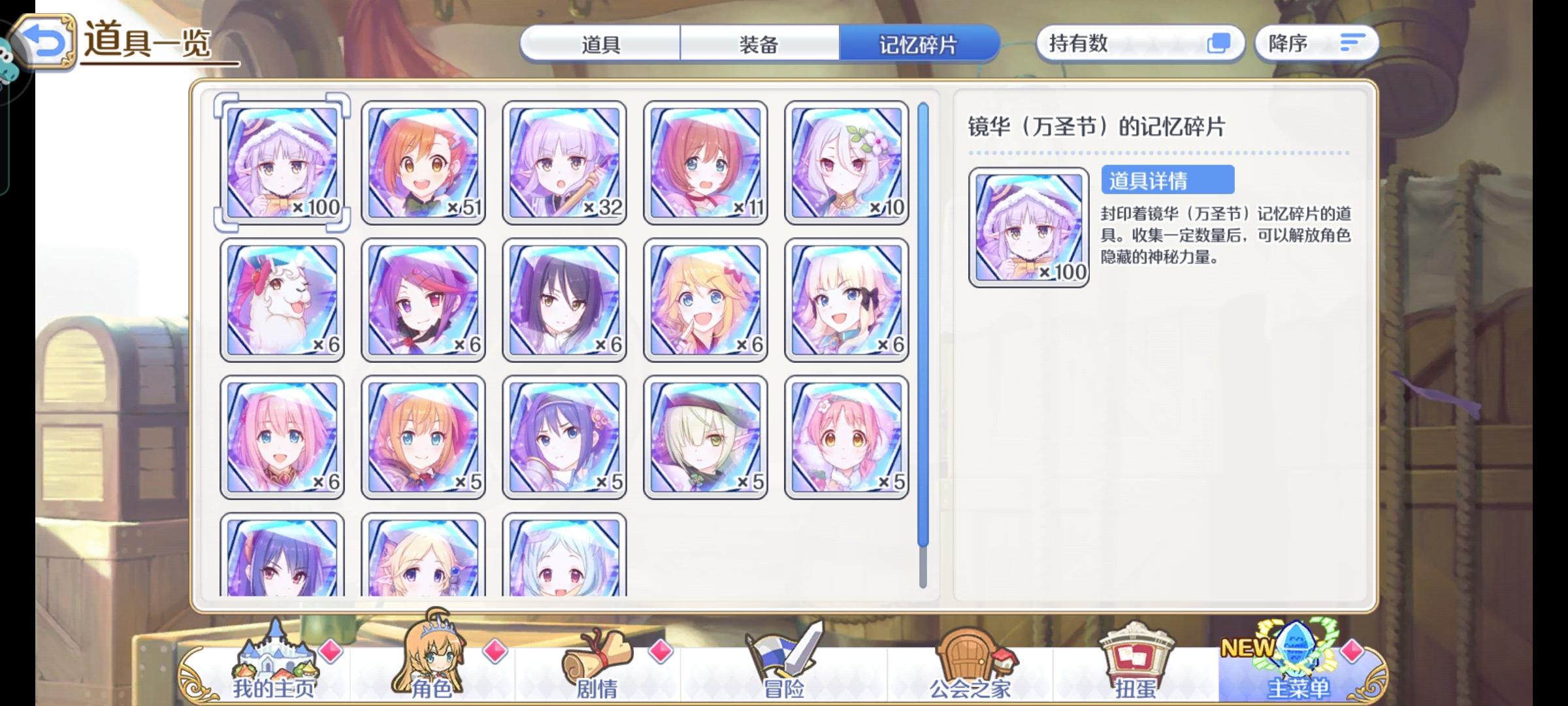Click the back arrow button
Screen dimensions: 1568x706
[43, 41]
